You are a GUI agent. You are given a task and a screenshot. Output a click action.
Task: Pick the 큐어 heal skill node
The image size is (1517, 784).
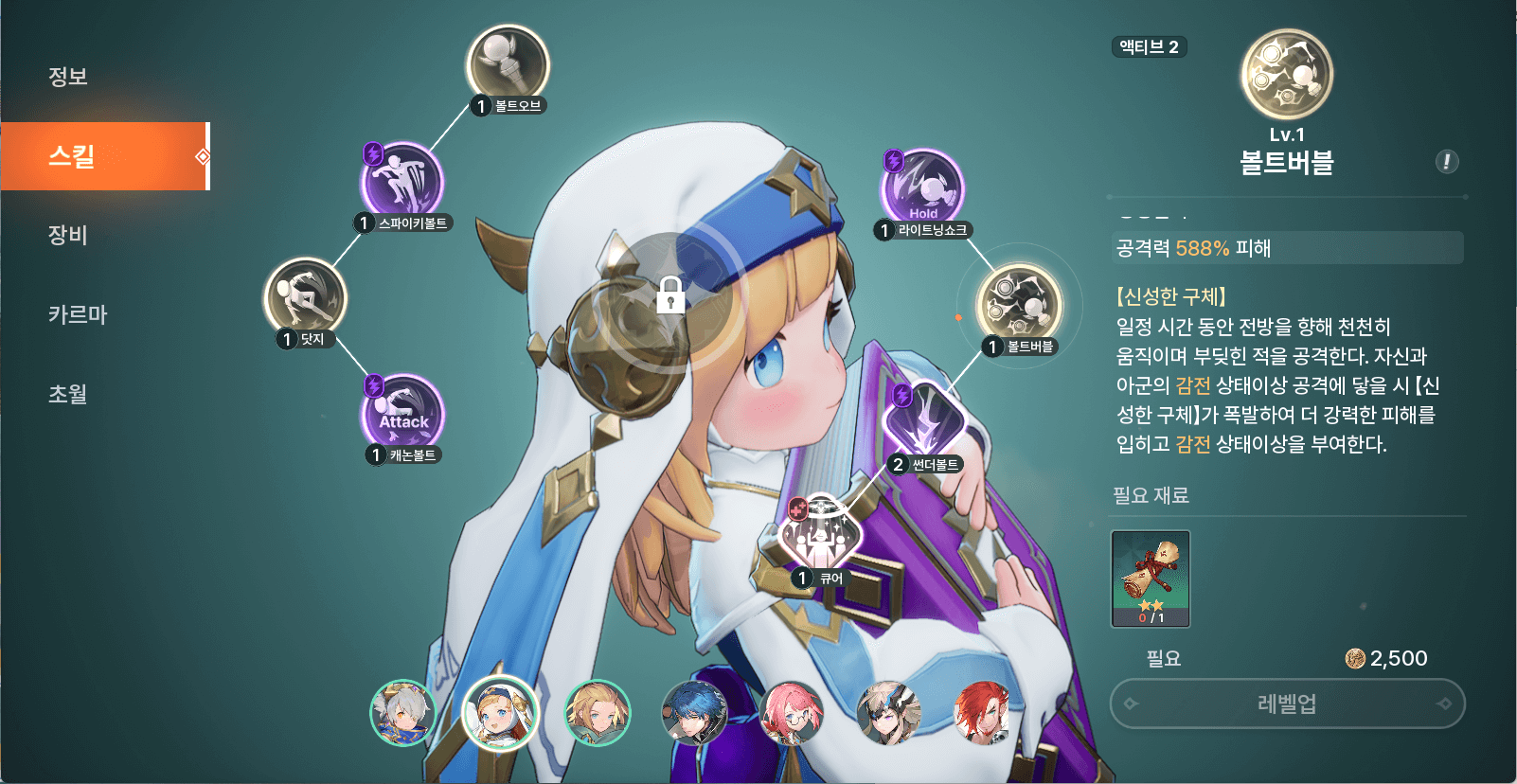pyautogui.click(x=820, y=537)
